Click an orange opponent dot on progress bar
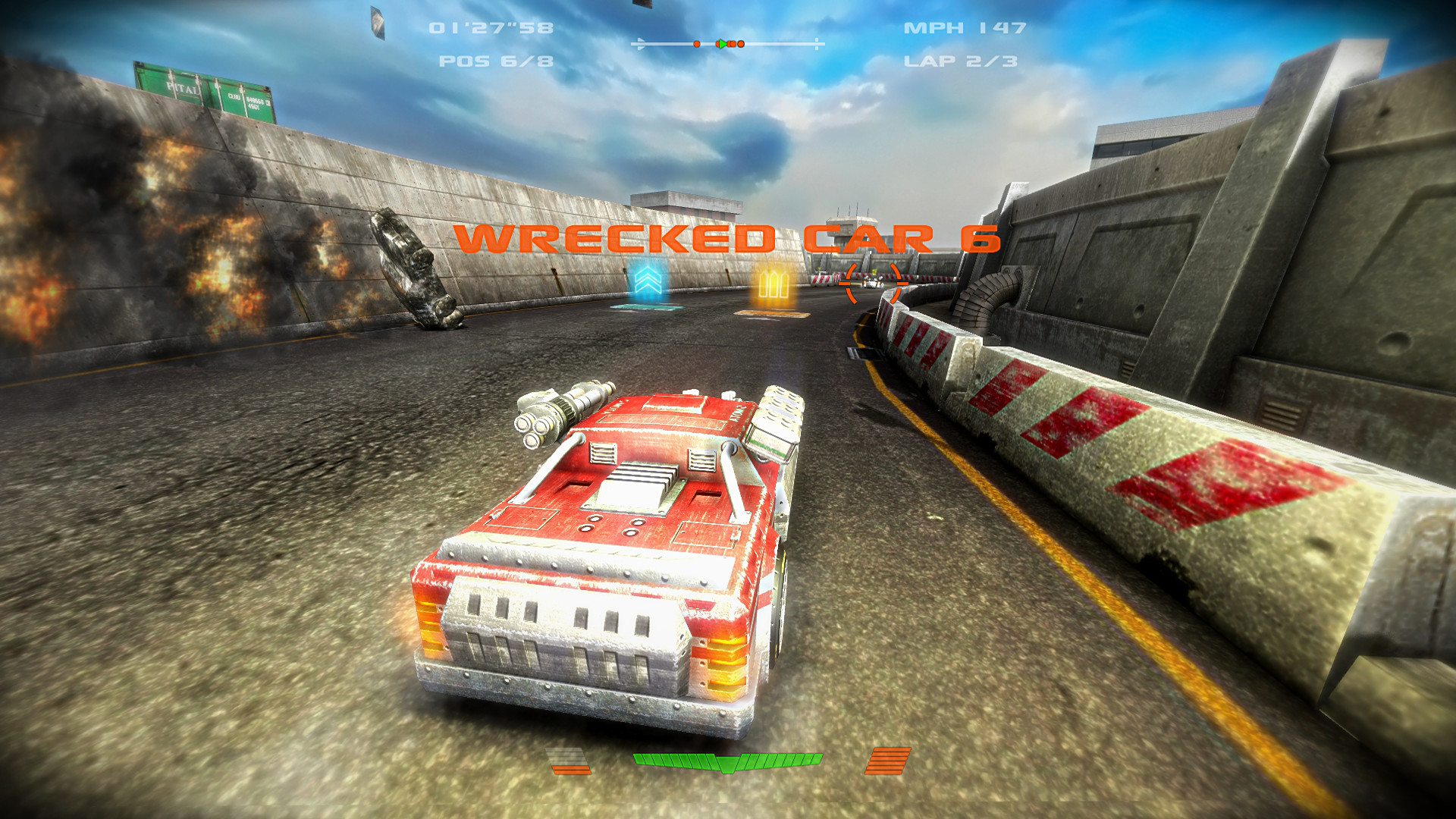This screenshot has height=819, width=1456. [x=697, y=44]
